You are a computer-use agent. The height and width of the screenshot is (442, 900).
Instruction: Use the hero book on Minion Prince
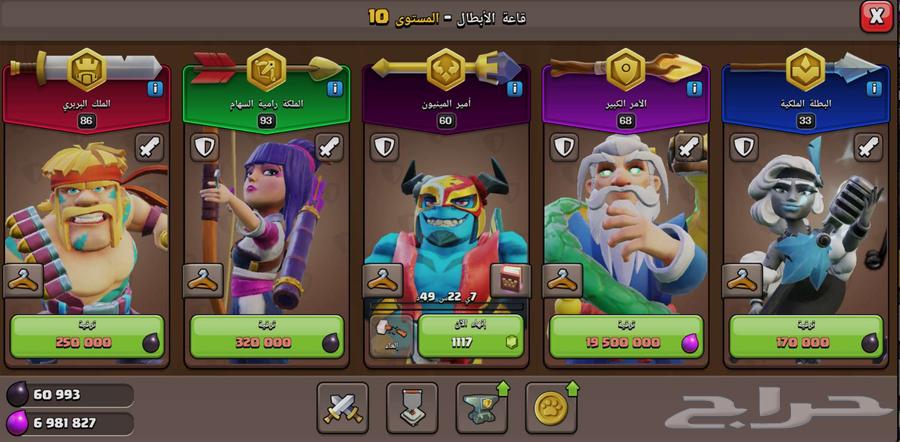508,281
